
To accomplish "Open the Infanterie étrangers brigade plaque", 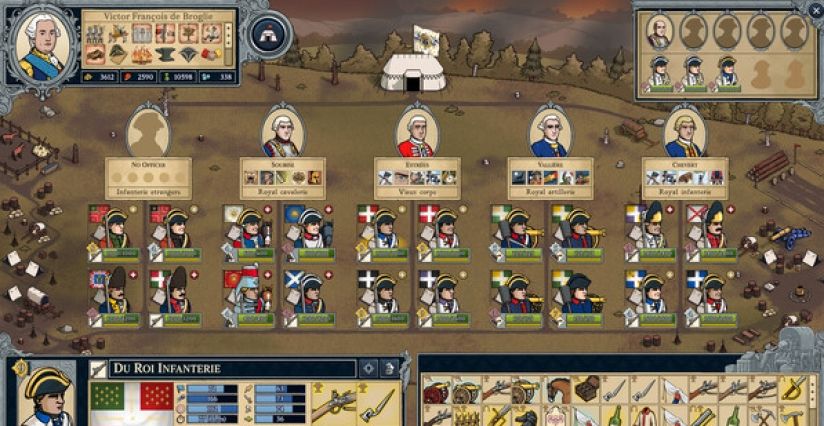I will (x=147, y=176).
